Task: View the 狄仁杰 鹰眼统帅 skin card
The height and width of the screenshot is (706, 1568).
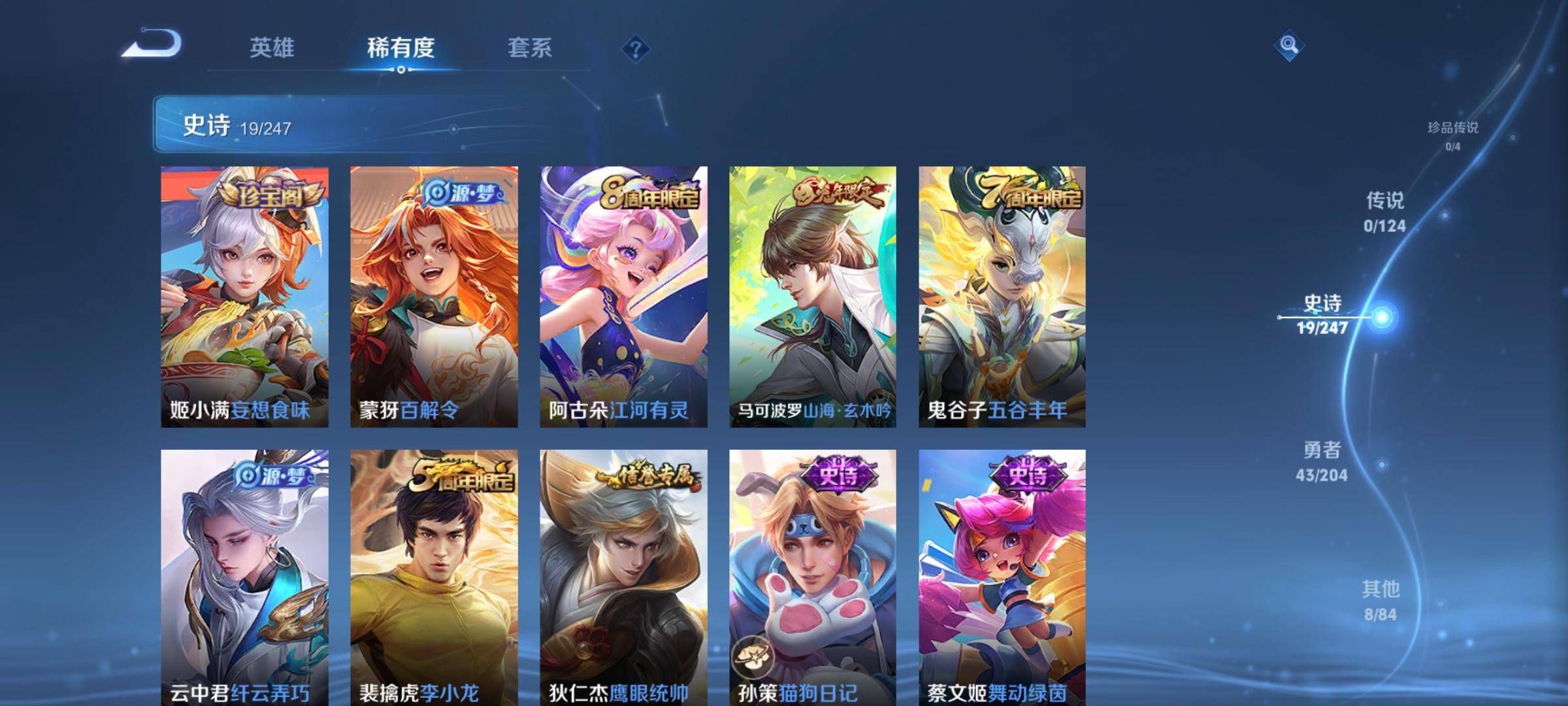Action: (623, 575)
